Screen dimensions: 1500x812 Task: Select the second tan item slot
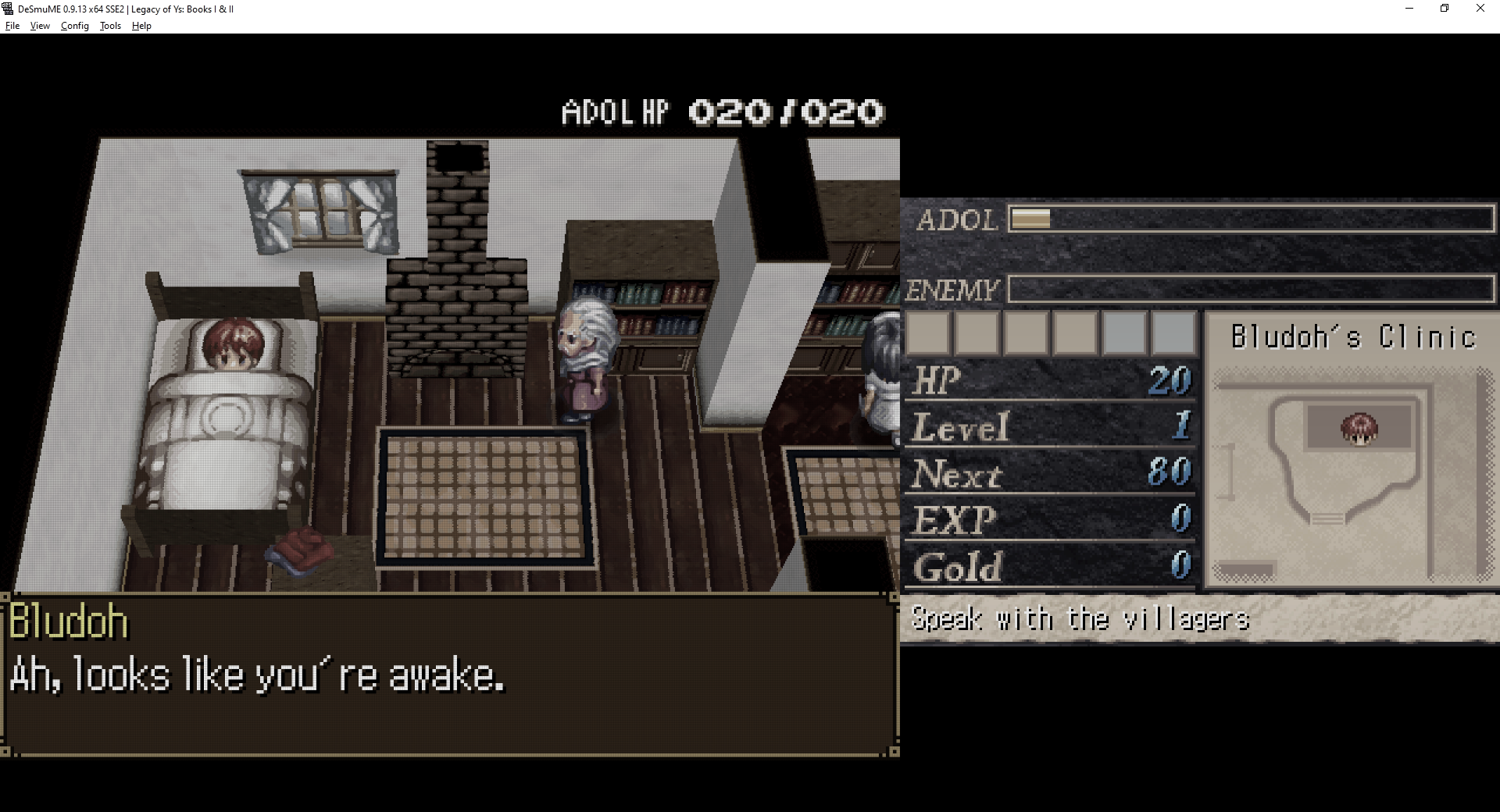click(978, 333)
